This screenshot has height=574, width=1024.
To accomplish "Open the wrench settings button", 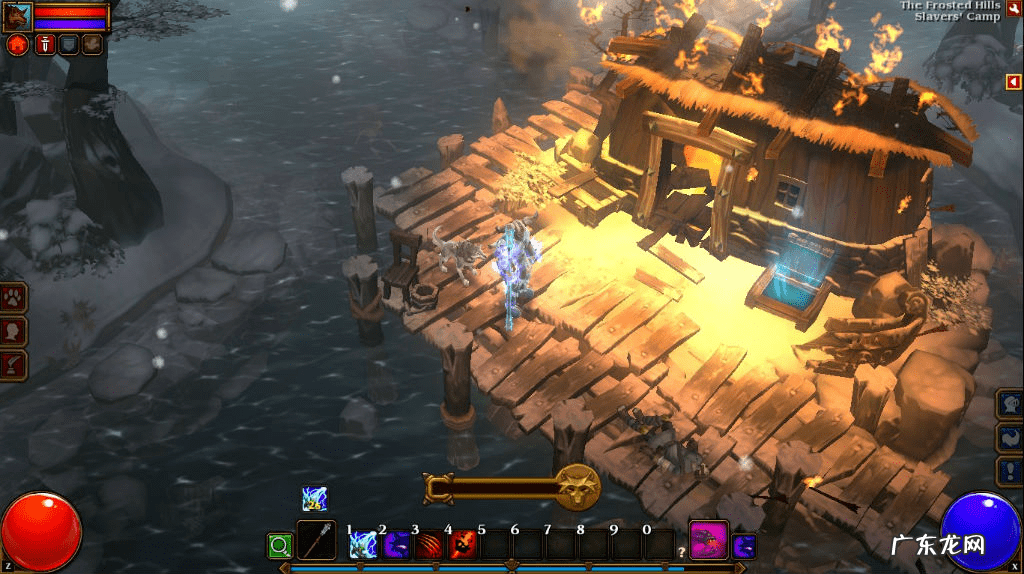I will [1012, 9].
